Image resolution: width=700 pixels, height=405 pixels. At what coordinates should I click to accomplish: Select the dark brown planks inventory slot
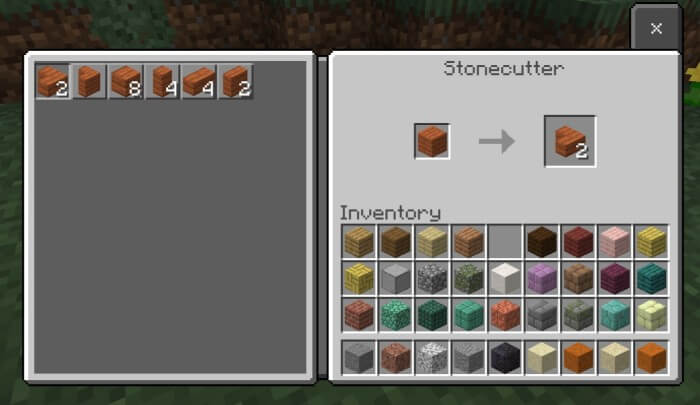[542, 242]
